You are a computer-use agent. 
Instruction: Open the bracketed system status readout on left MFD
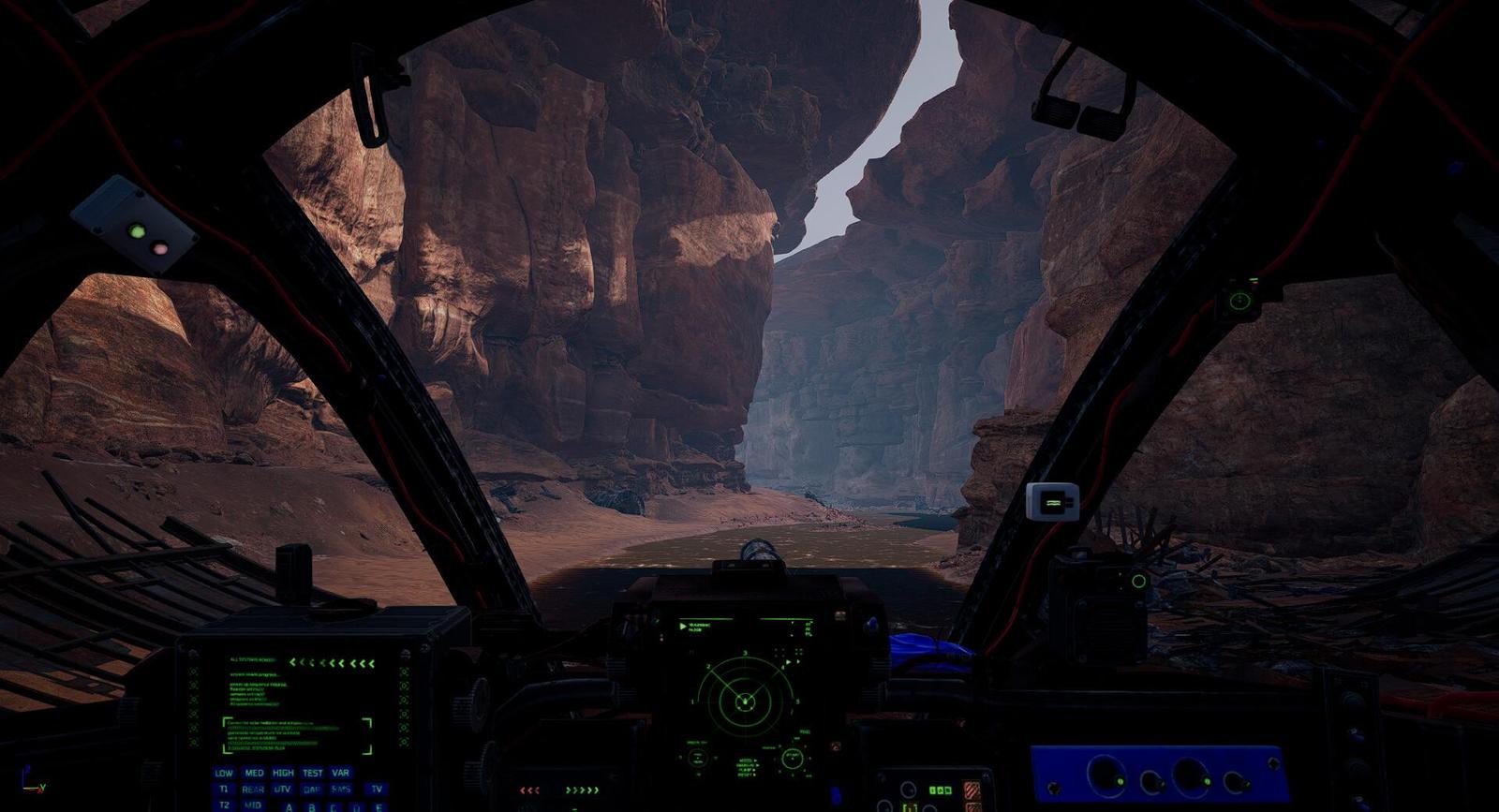pos(296,736)
